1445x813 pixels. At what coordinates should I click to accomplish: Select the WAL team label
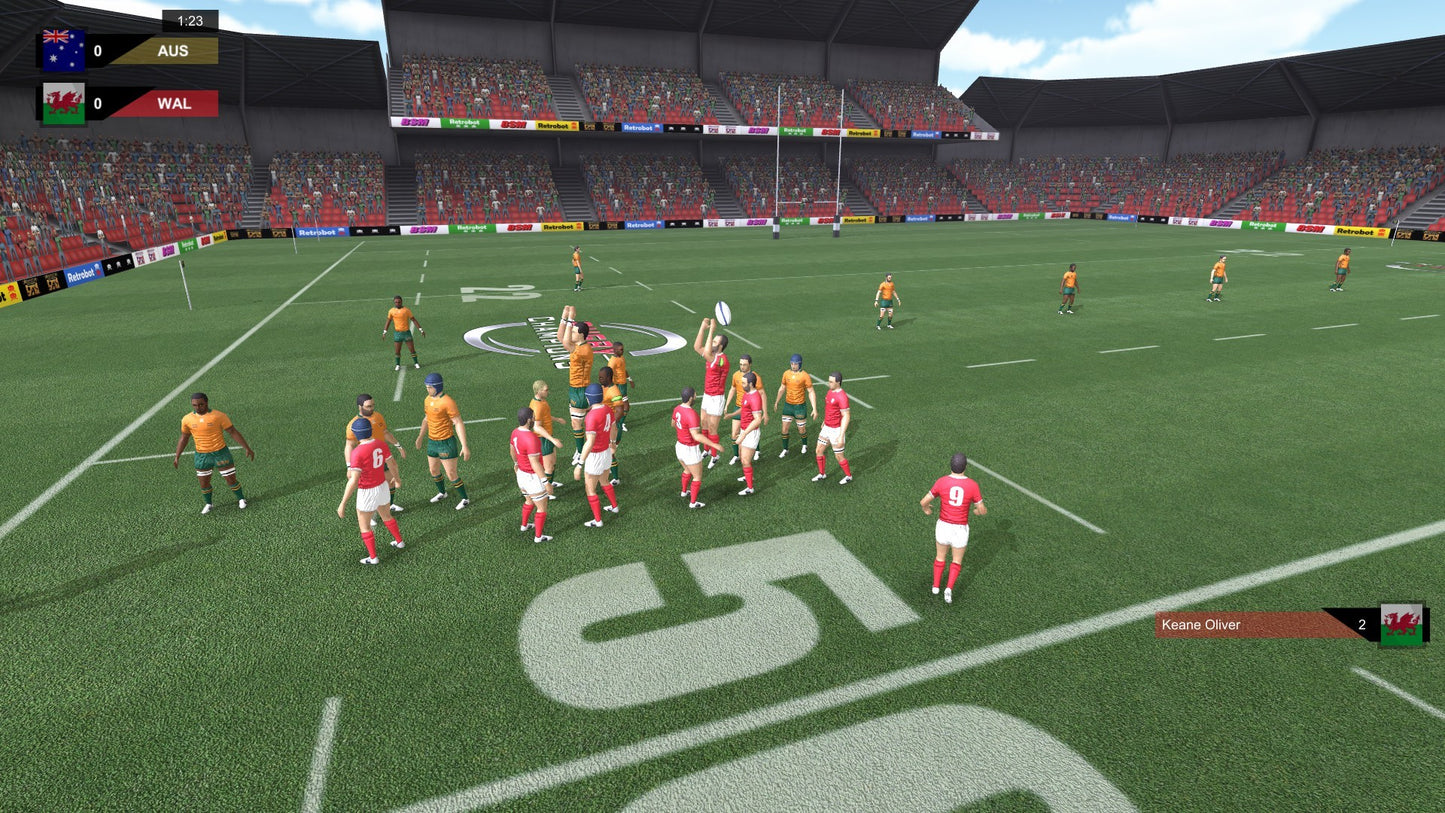(172, 102)
